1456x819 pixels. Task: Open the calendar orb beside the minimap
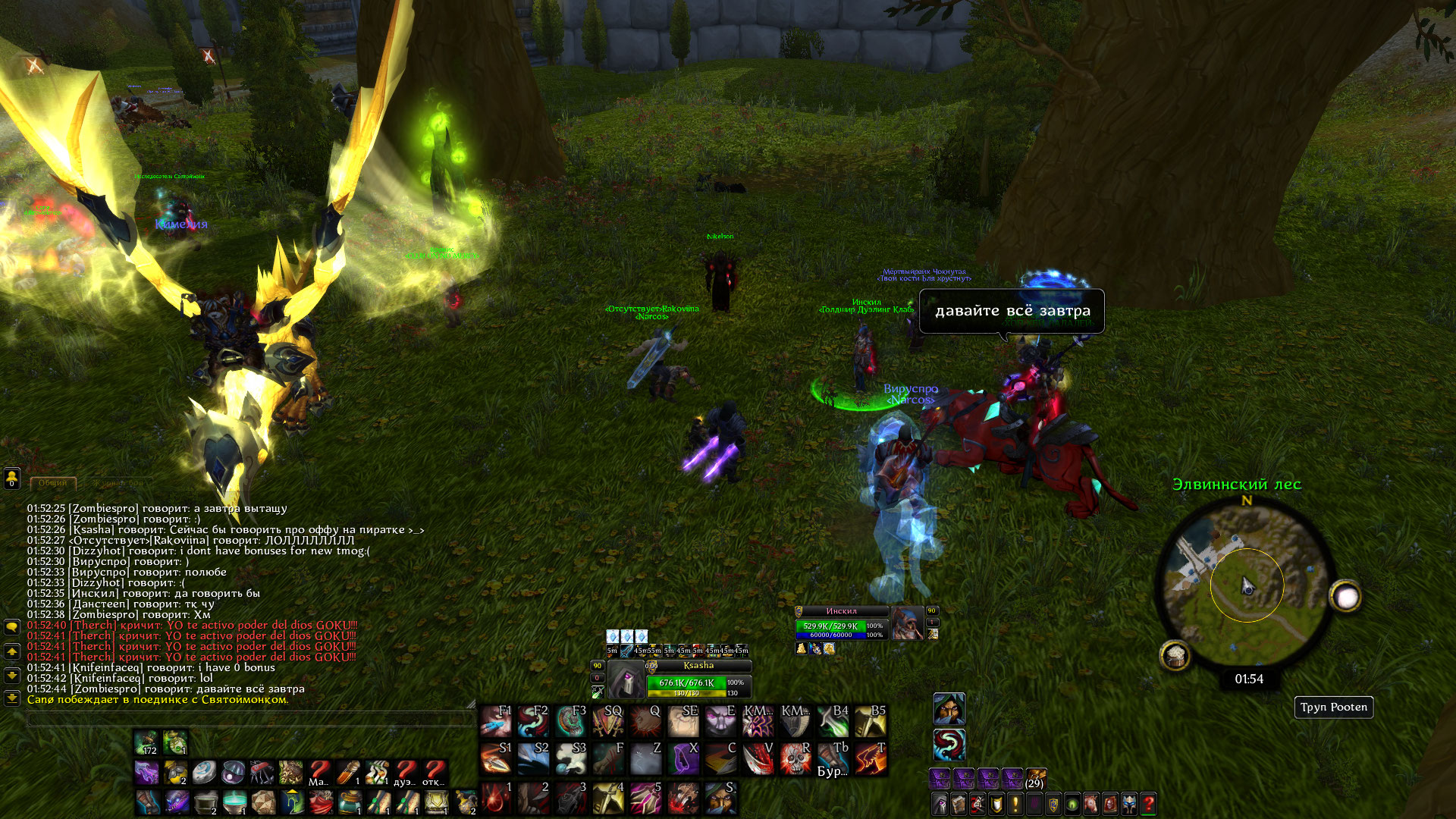[1346, 598]
